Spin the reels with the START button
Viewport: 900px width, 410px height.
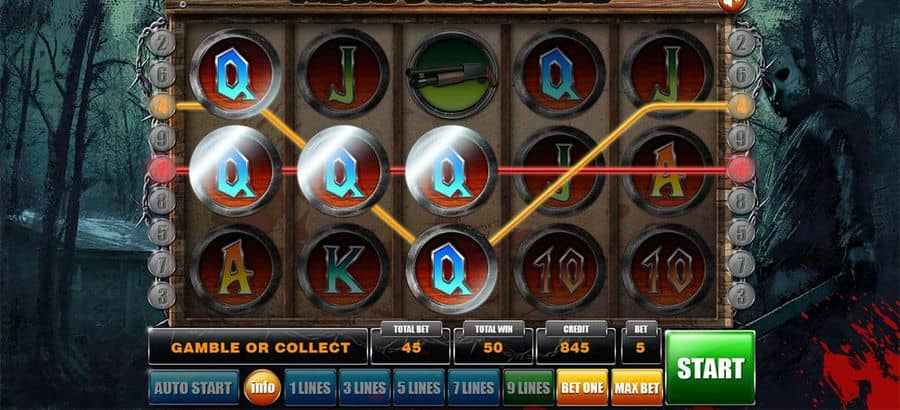pos(710,367)
